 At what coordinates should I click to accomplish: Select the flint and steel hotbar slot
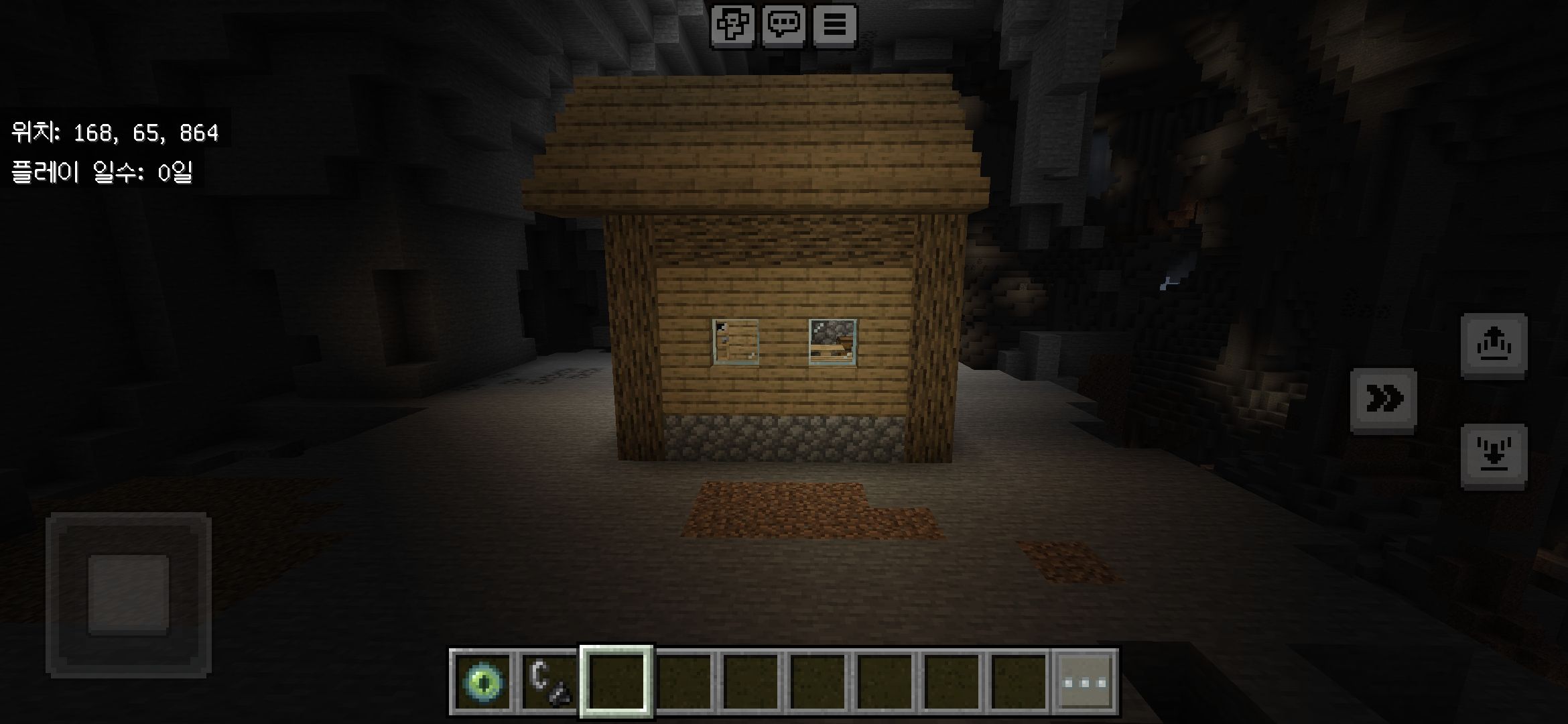point(549,682)
